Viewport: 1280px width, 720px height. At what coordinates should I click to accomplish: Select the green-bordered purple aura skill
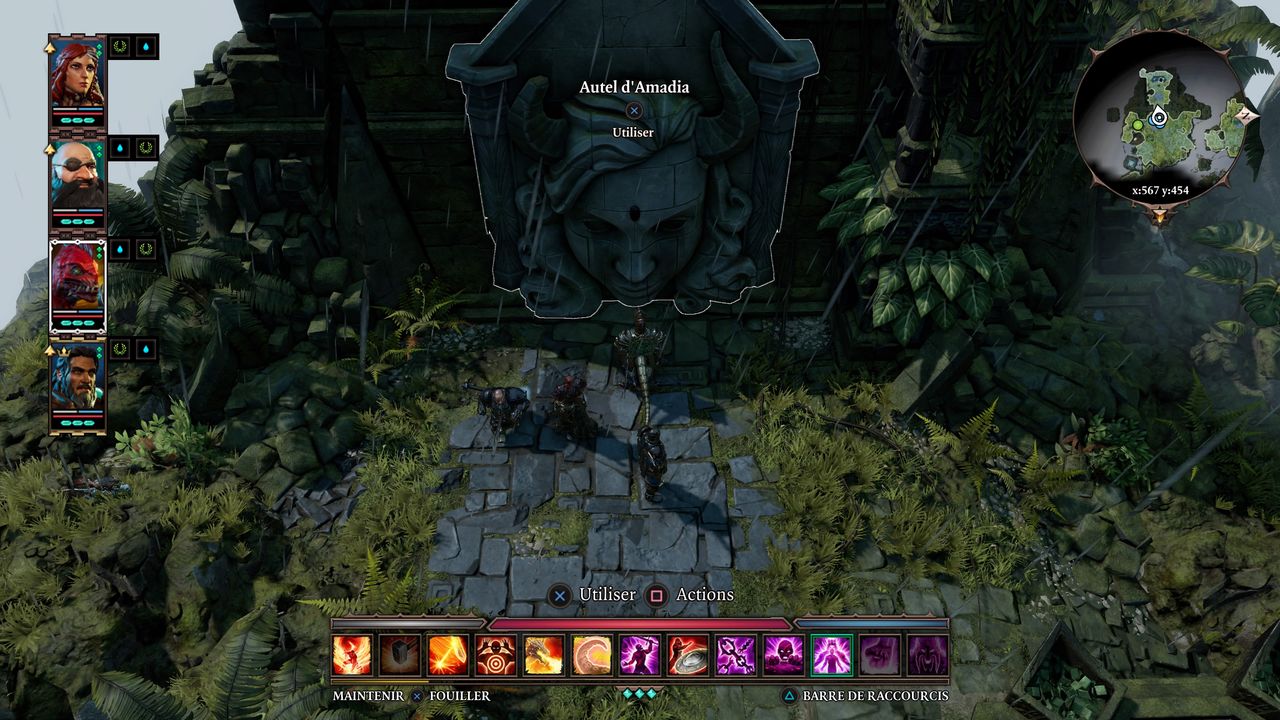pos(832,655)
